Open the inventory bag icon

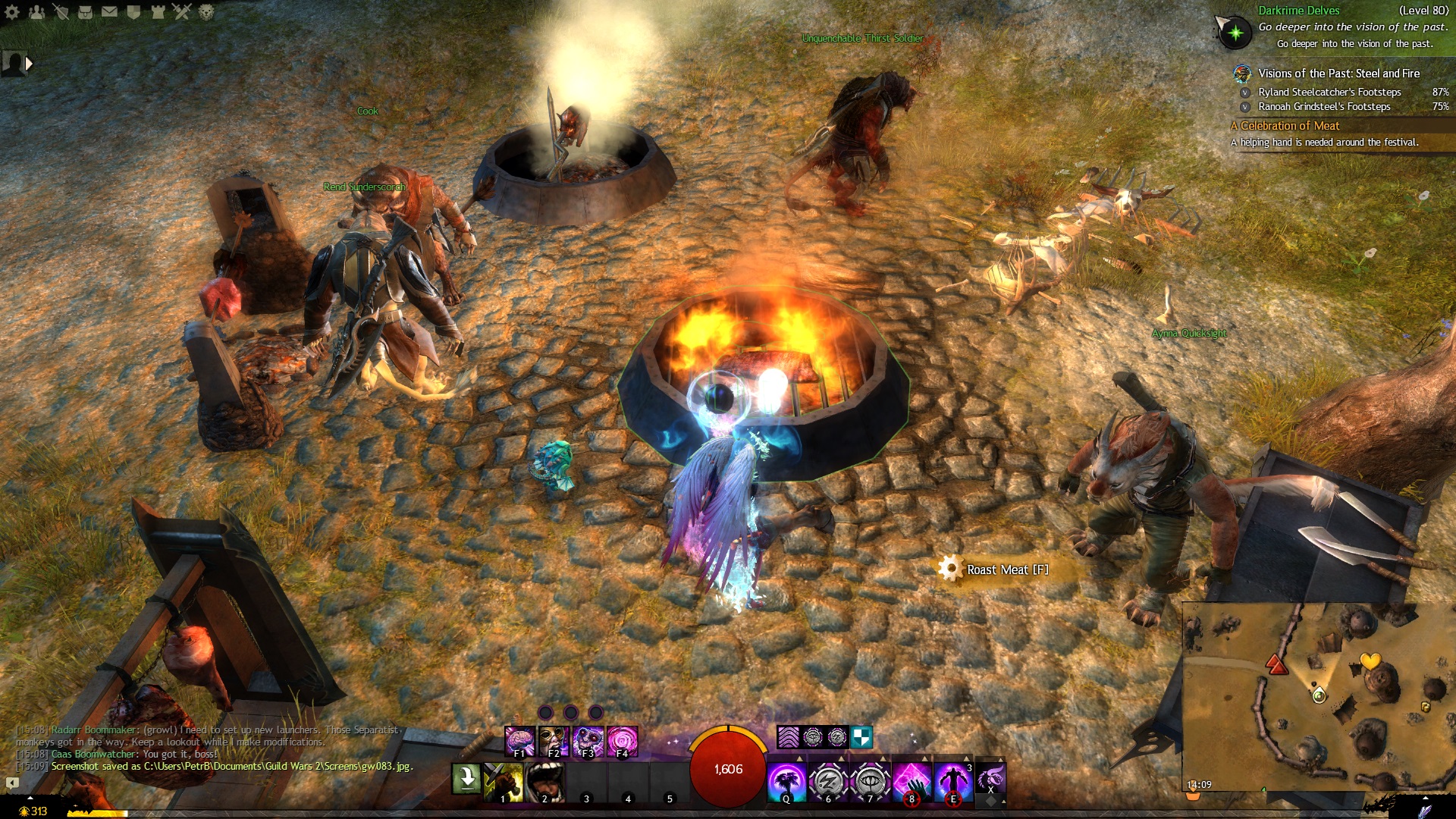point(85,11)
